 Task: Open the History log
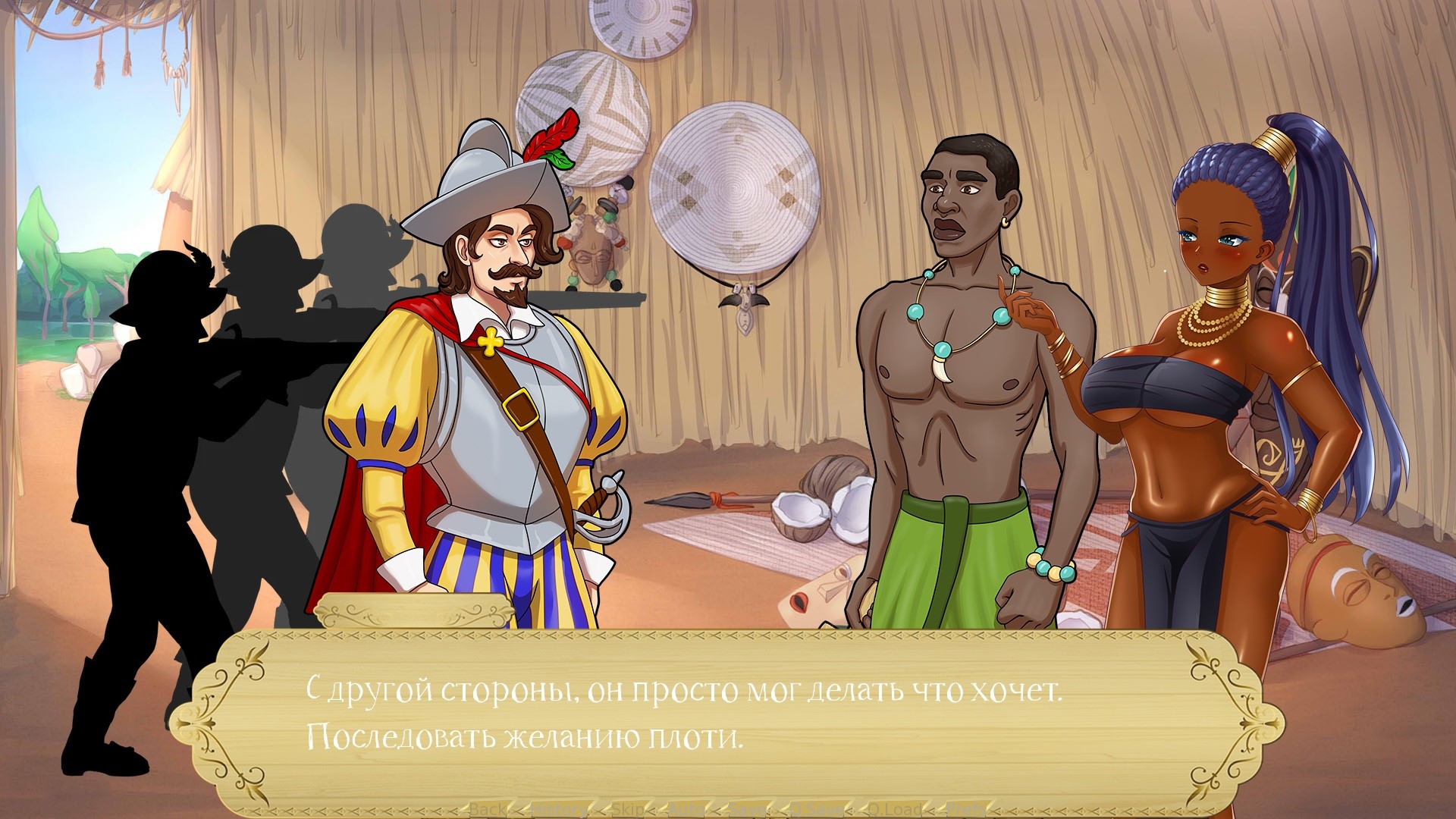[559, 809]
